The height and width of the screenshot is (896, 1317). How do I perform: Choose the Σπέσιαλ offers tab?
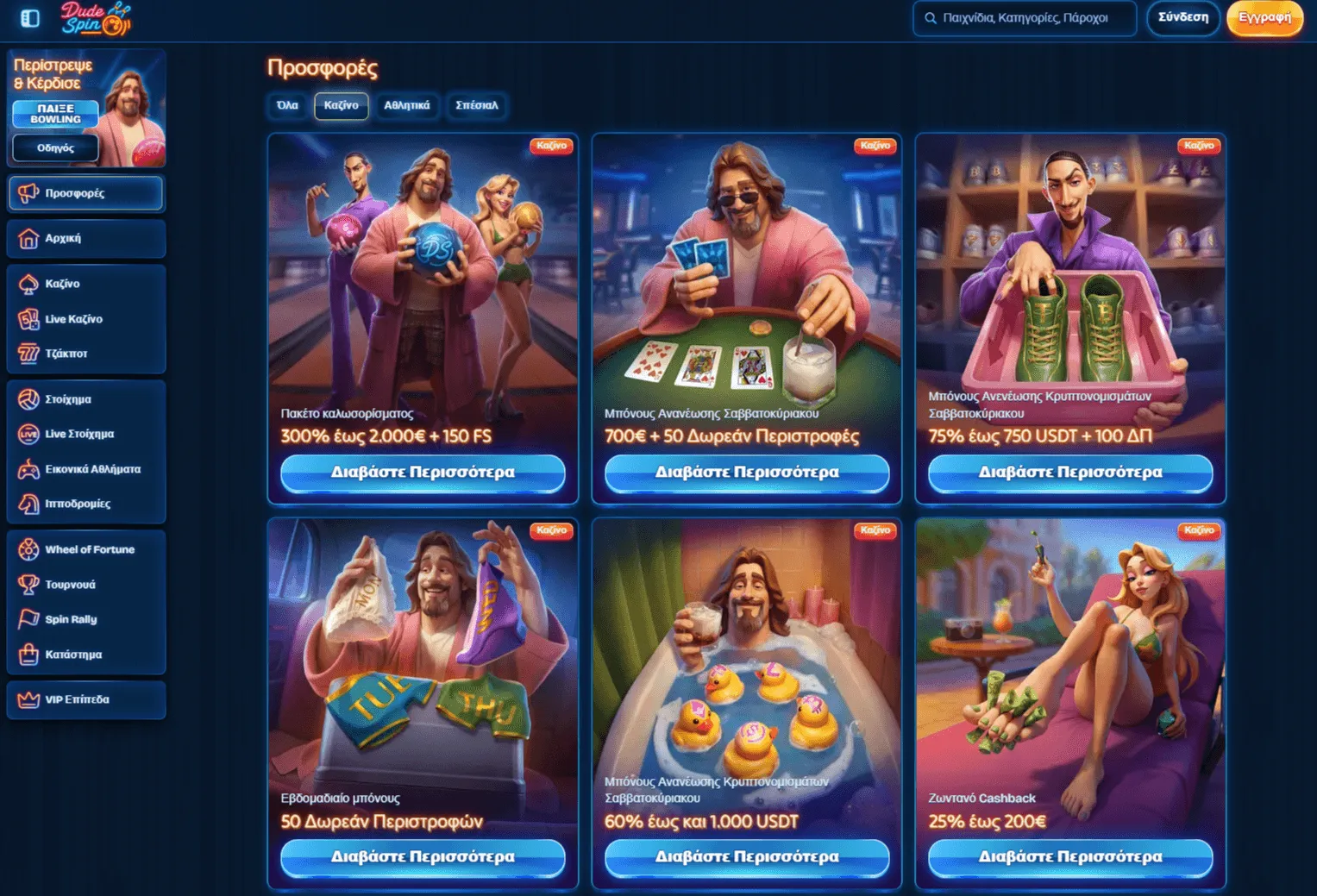pyautogui.click(x=476, y=105)
